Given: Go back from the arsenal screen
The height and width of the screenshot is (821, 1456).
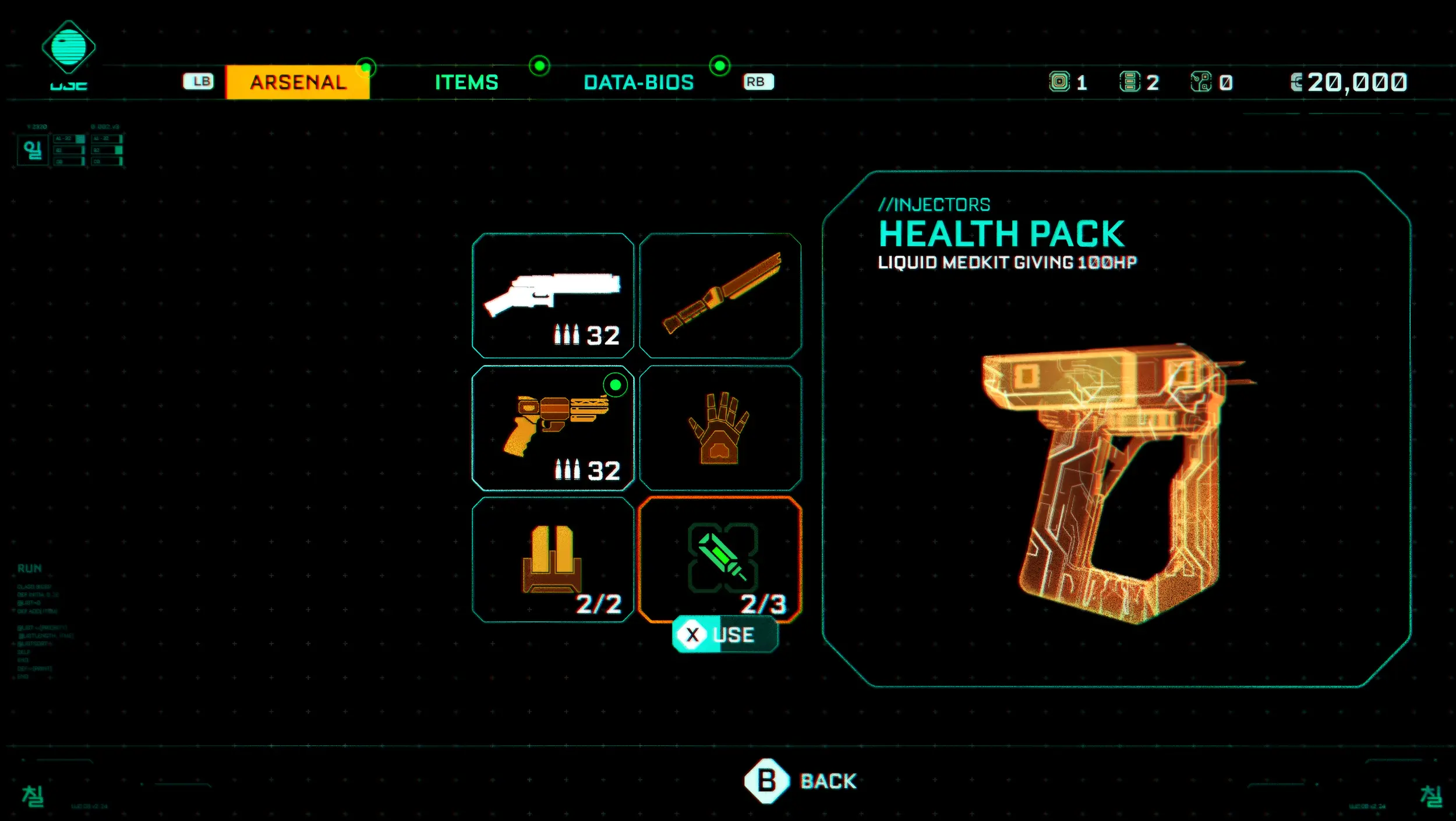Looking at the screenshot, I should (x=801, y=781).
